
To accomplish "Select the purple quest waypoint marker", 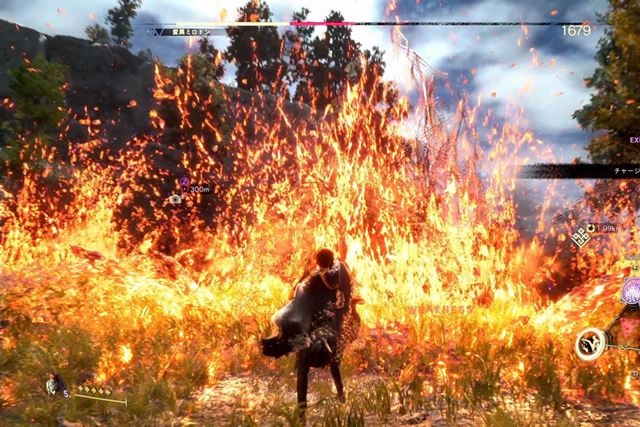I will pos(184,182).
